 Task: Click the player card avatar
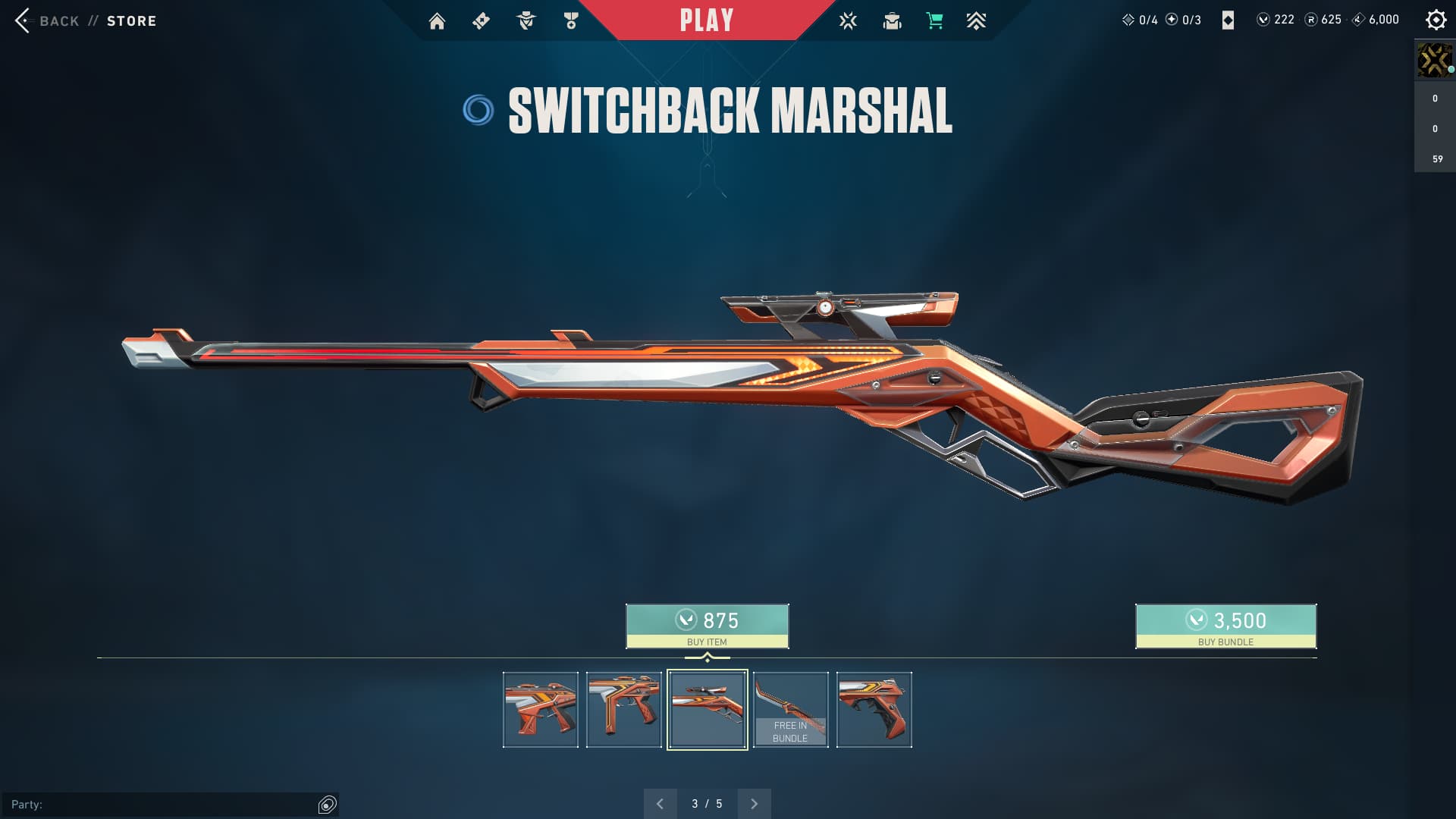1434,60
